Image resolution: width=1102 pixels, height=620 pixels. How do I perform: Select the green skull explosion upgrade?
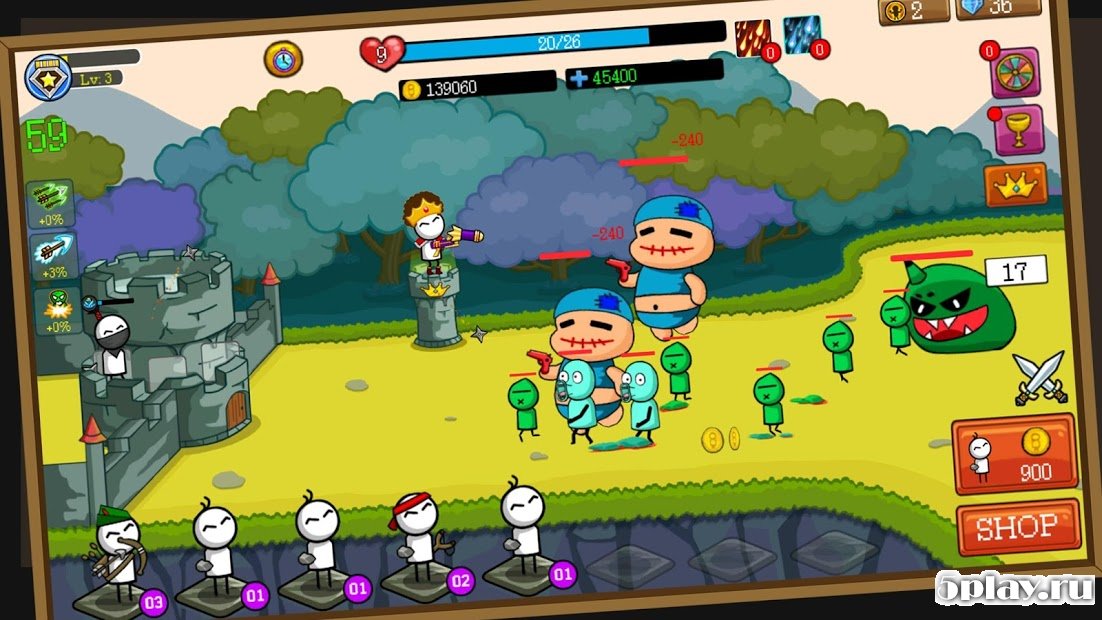pos(55,309)
